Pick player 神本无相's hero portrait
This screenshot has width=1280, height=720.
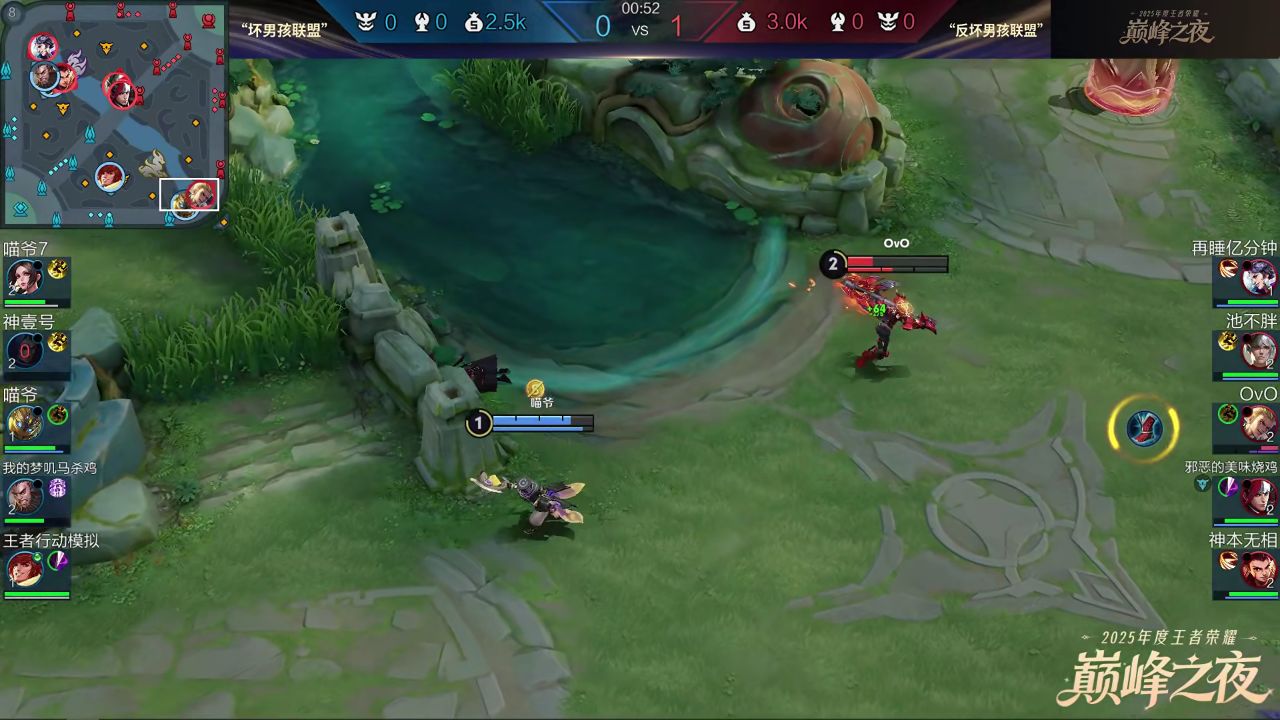1259,570
